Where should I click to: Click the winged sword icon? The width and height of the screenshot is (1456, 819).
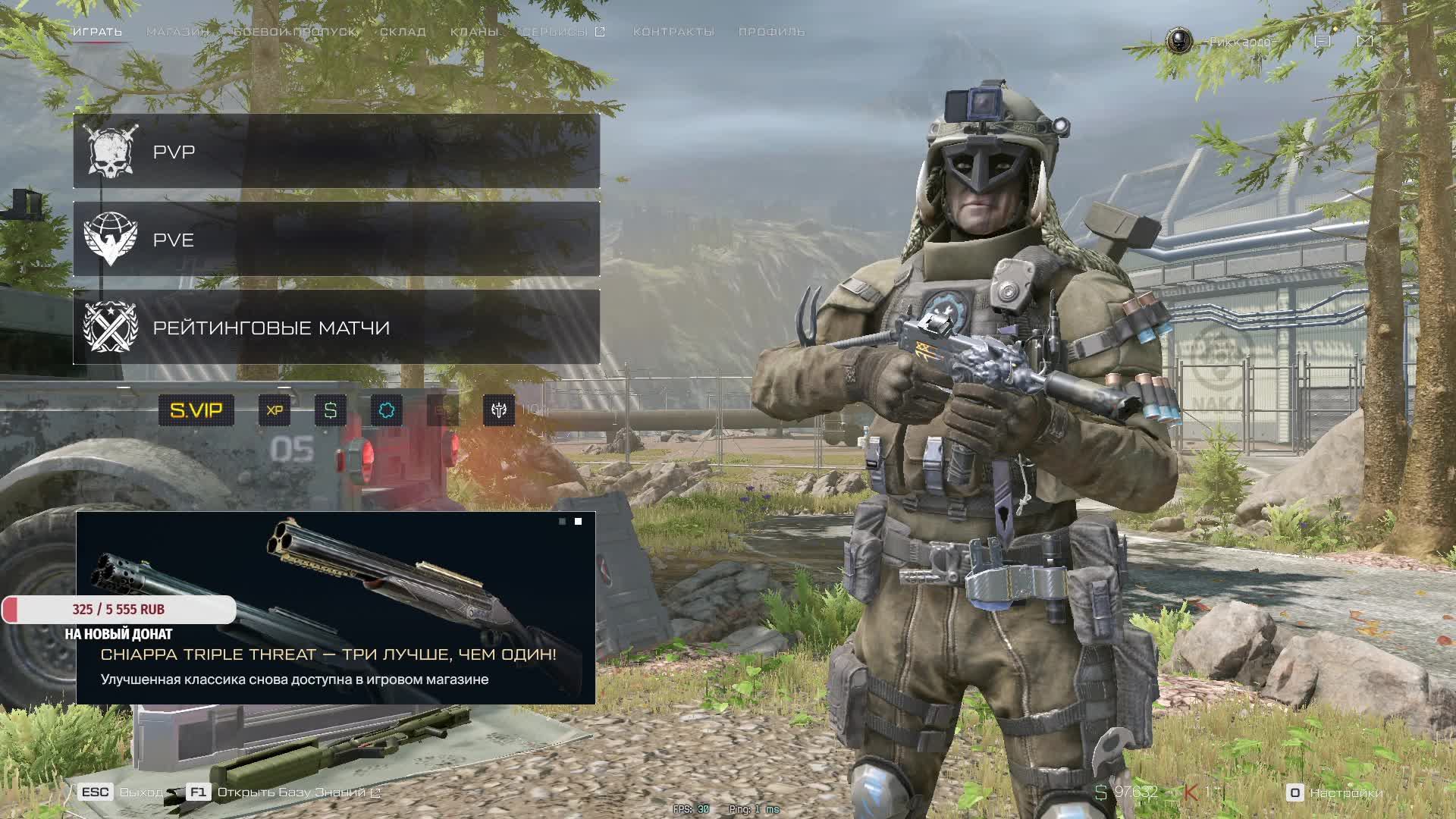click(499, 410)
